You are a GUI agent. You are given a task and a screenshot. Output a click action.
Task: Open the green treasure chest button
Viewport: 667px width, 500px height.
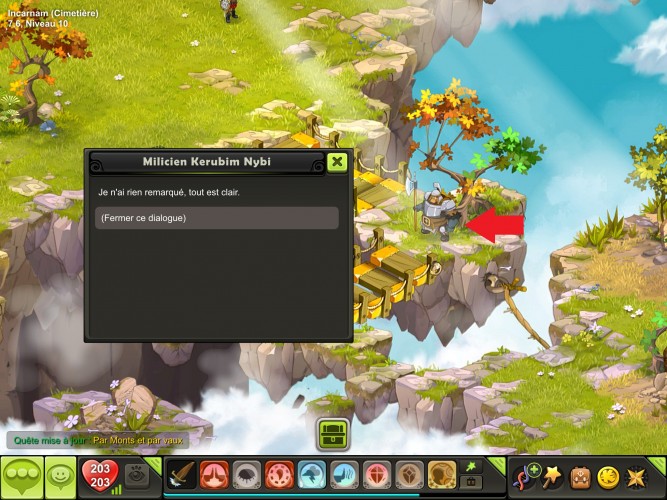click(333, 435)
